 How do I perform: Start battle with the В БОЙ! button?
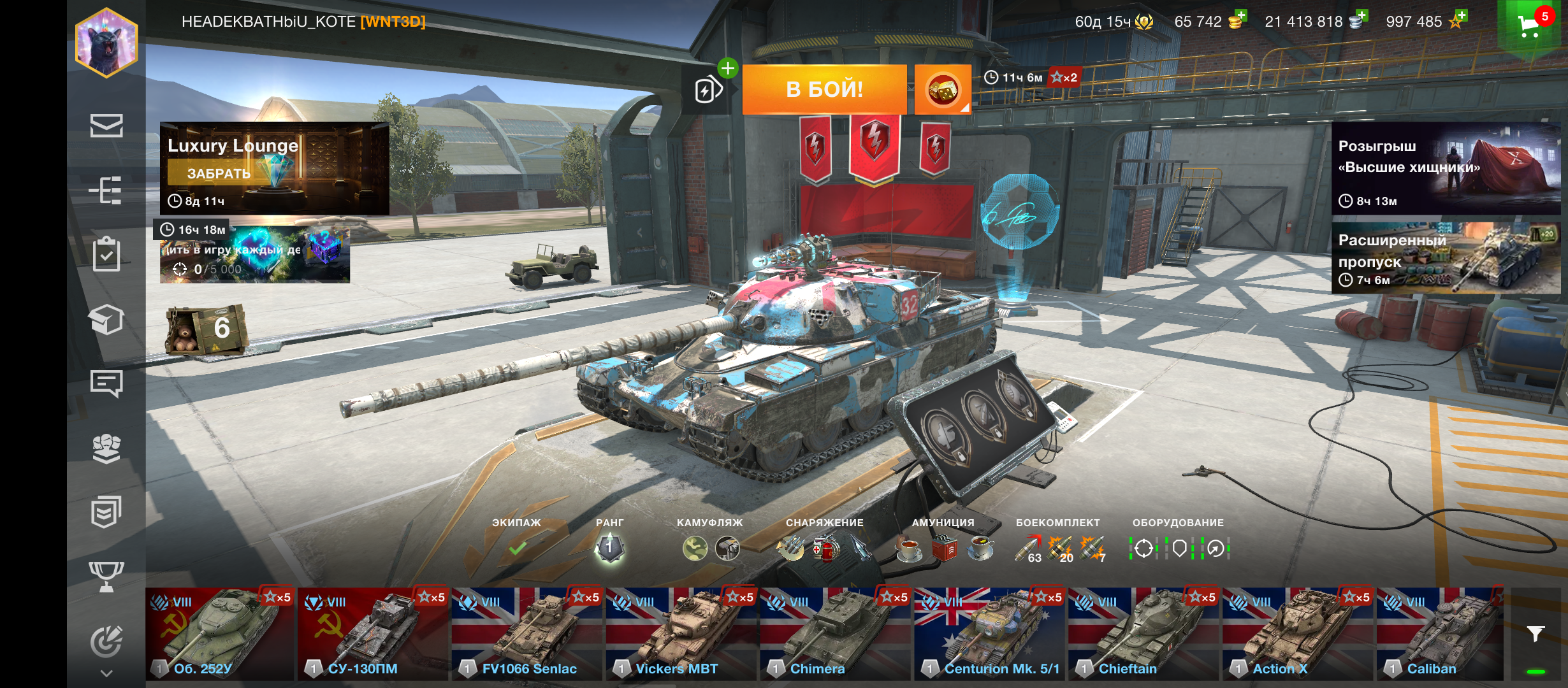(824, 89)
